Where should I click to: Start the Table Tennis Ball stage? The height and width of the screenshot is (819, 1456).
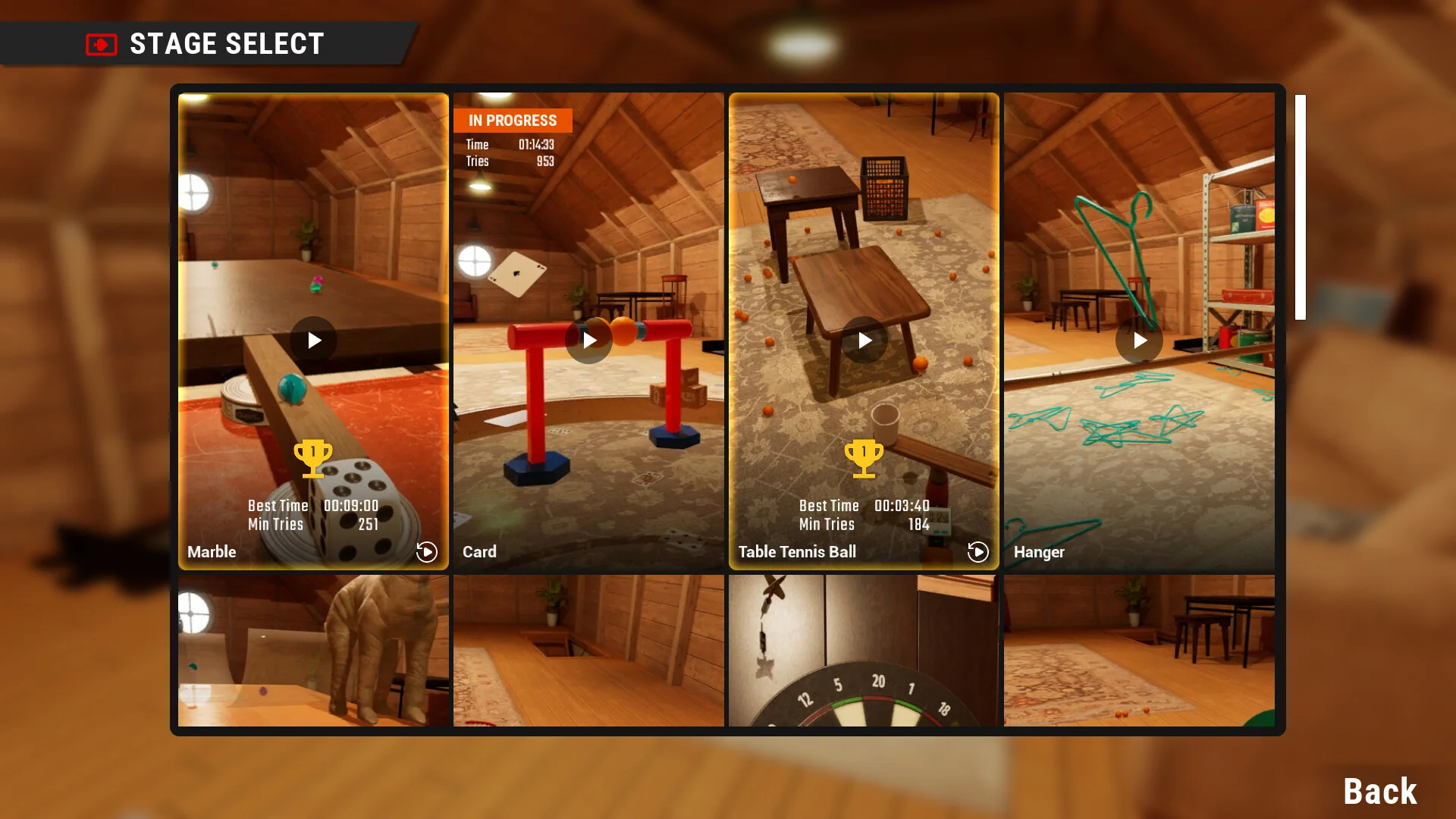point(864,340)
